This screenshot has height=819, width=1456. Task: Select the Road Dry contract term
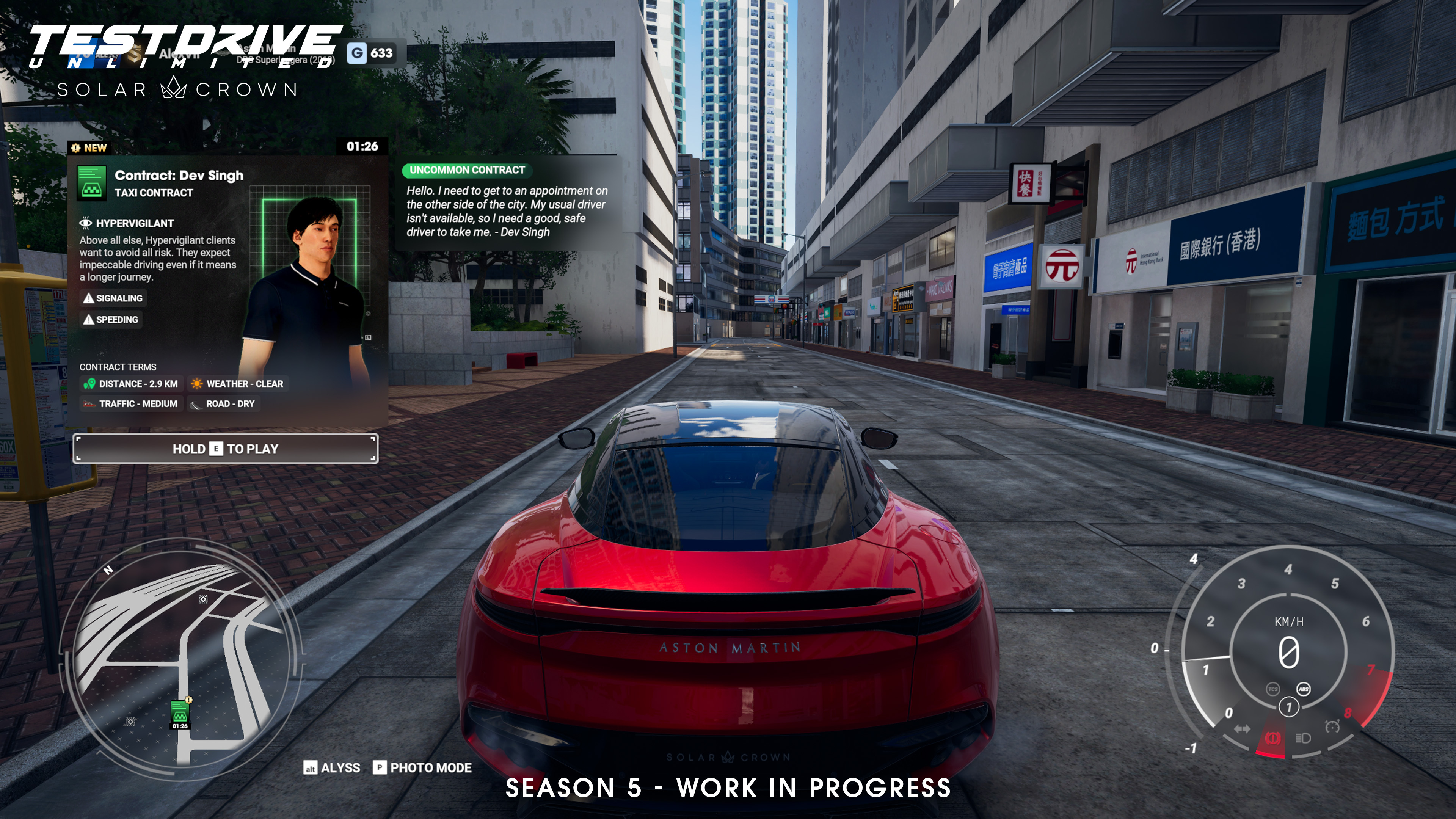pos(223,403)
